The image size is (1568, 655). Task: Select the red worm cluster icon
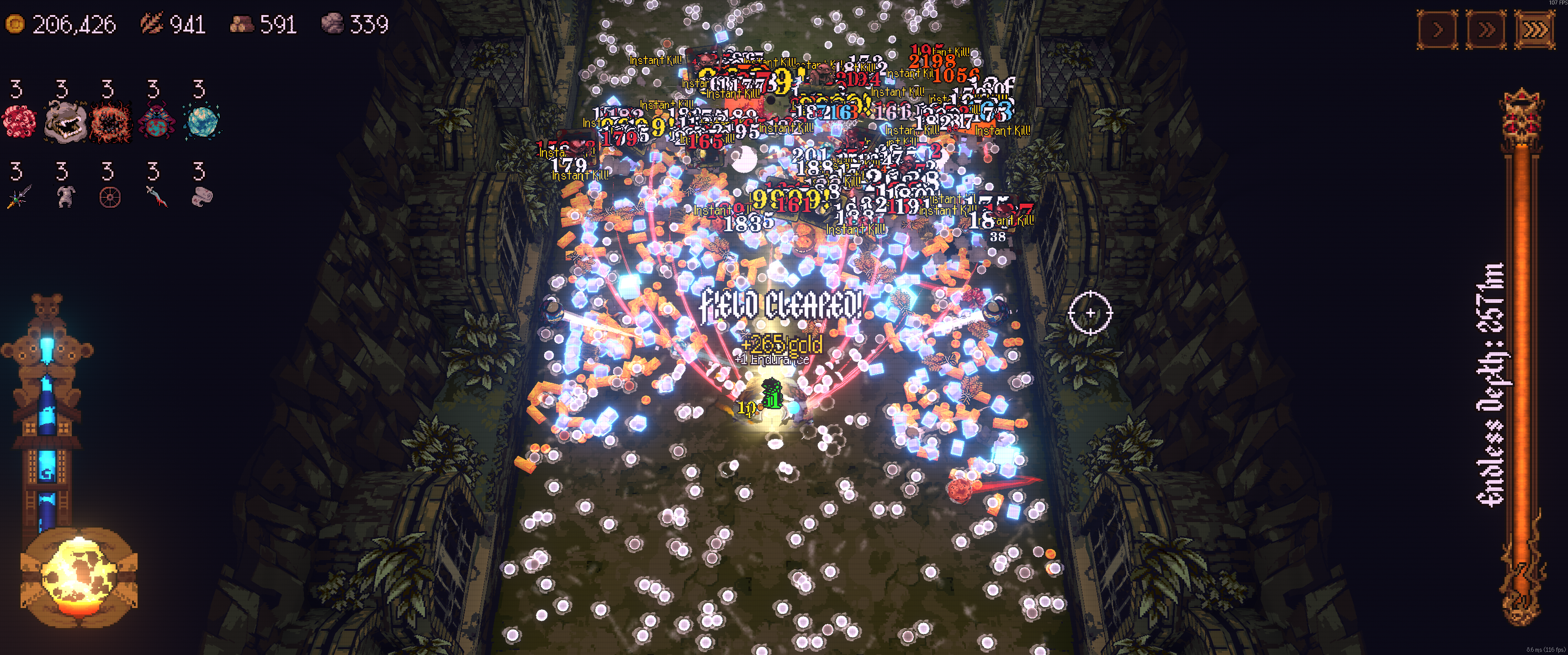tap(19, 121)
